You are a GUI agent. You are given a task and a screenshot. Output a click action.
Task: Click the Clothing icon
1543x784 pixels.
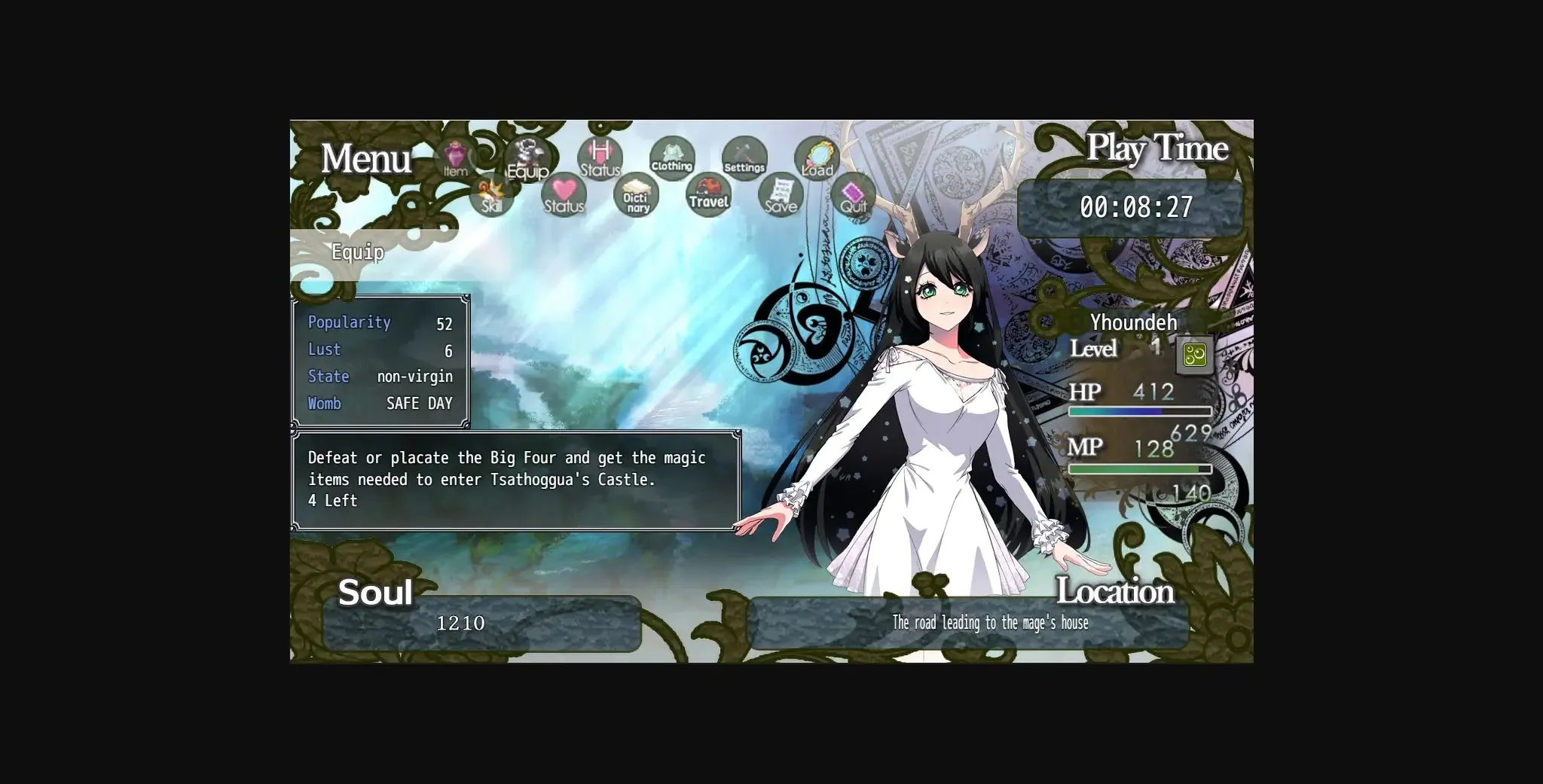coord(671,159)
